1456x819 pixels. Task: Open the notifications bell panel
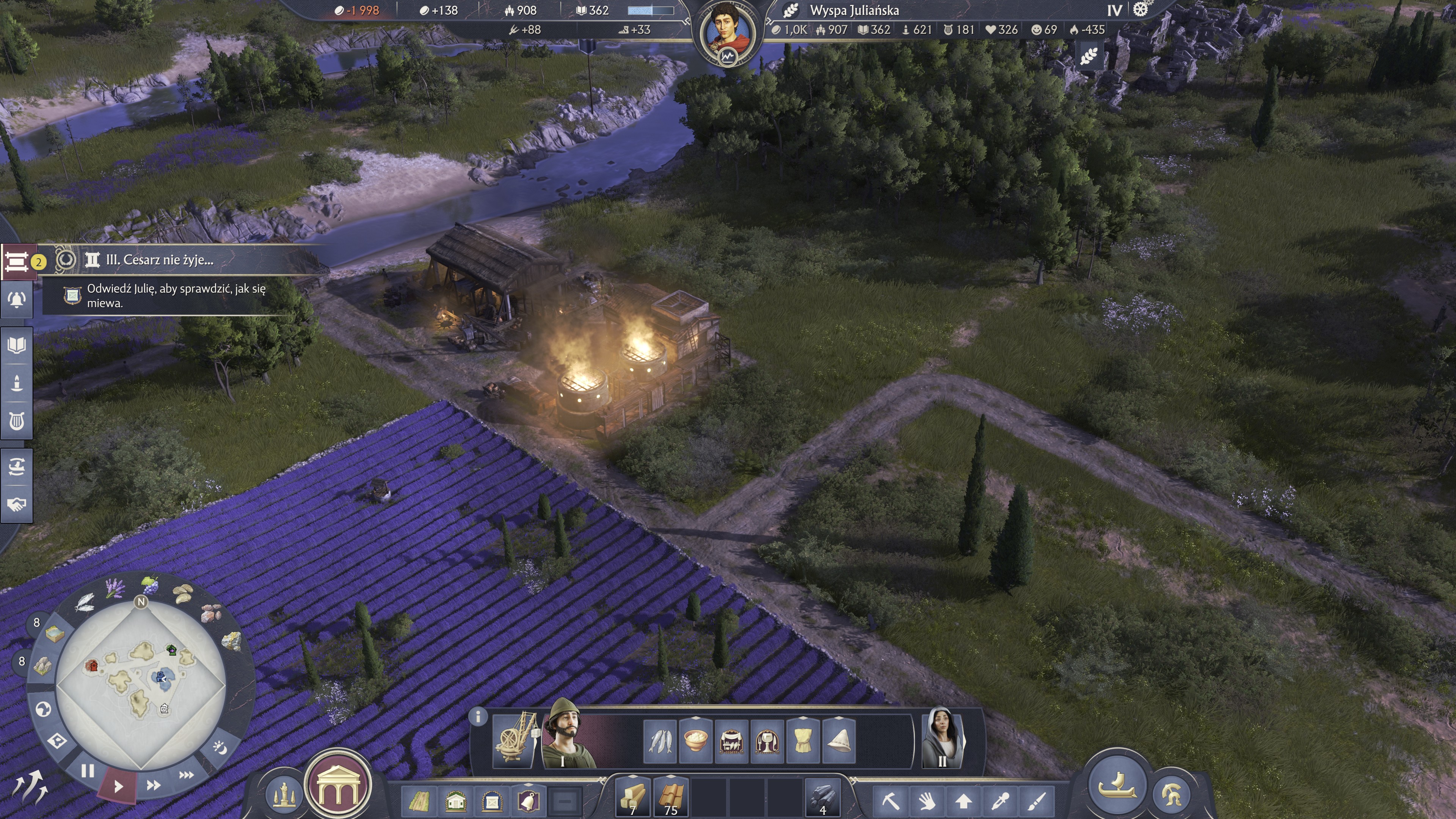click(16, 300)
